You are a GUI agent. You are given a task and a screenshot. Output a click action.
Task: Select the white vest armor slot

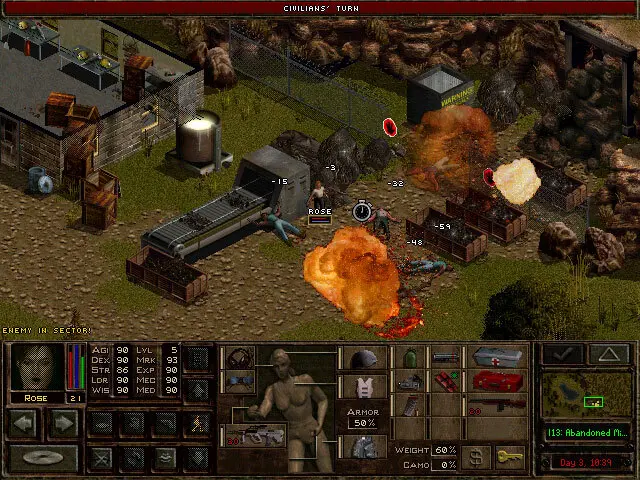coord(362,386)
